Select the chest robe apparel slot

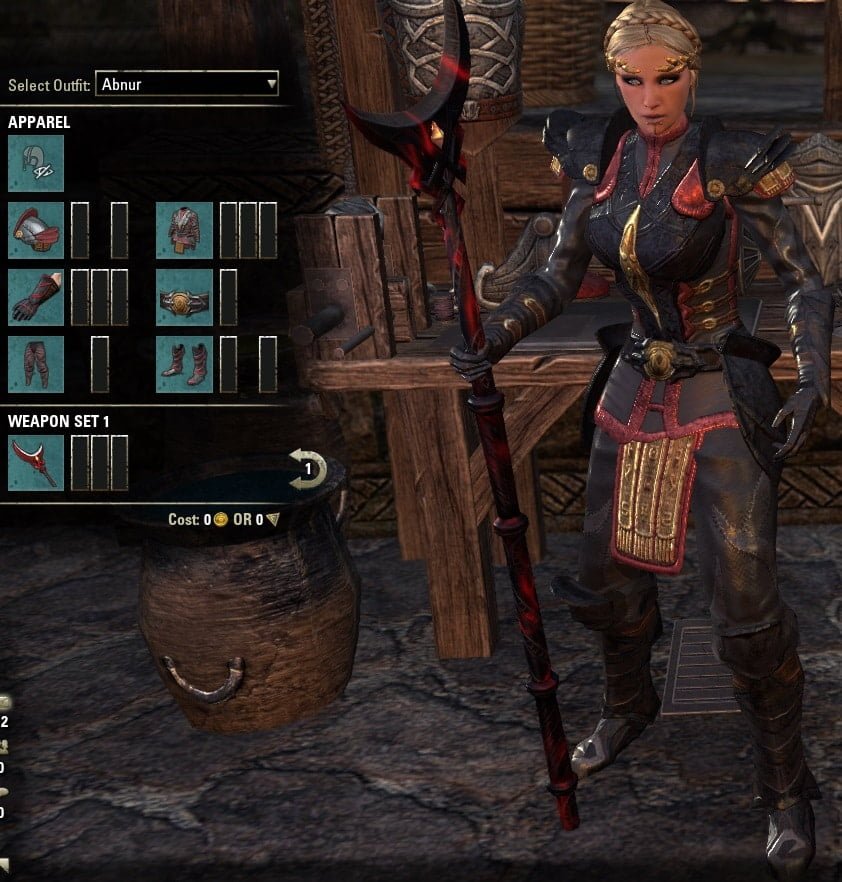click(x=184, y=230)
